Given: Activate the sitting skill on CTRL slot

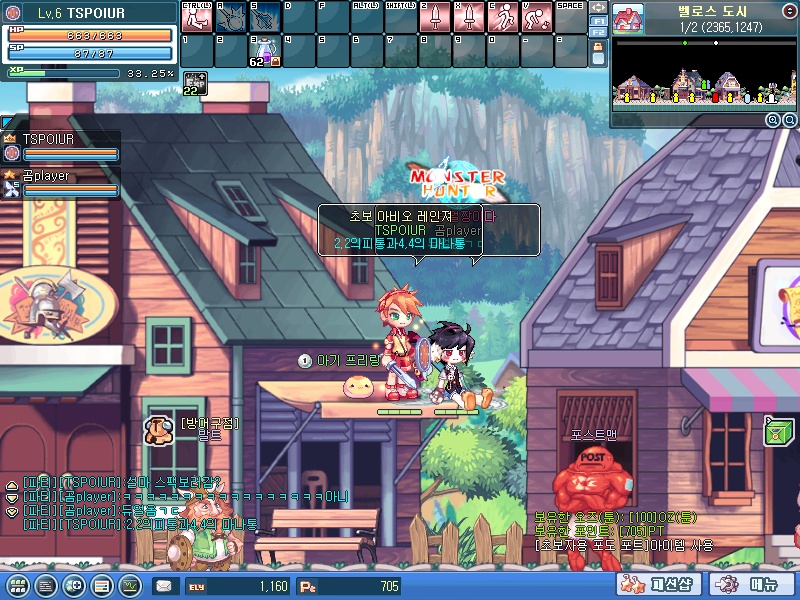Looking at the screenshot, I should [x=197, y=17].
